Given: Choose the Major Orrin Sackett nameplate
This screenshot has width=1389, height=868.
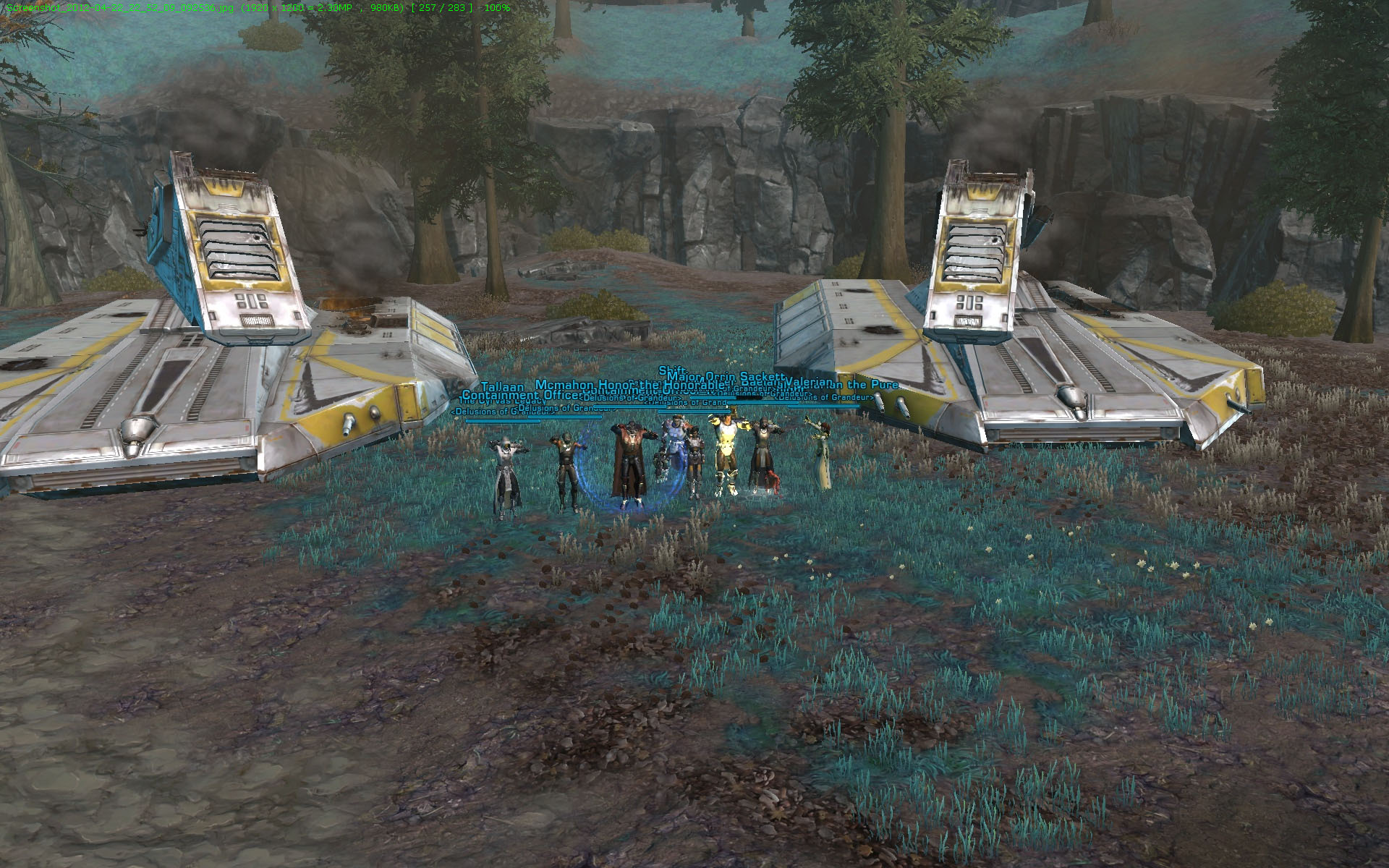Looking at the screenshot, I should pos(725,377).
